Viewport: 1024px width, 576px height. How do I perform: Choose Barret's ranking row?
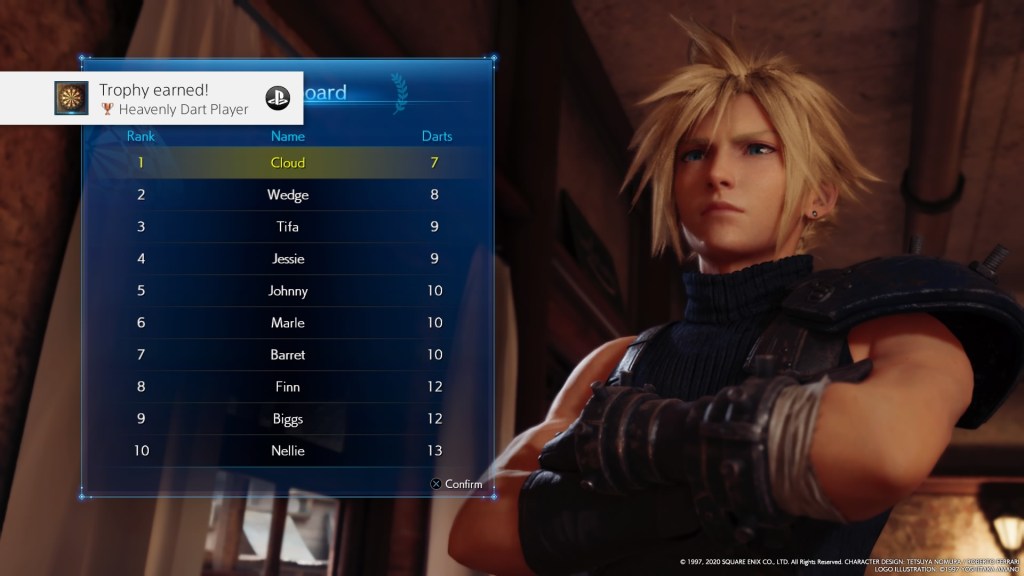pyautogui.click(x=288, y=355)
